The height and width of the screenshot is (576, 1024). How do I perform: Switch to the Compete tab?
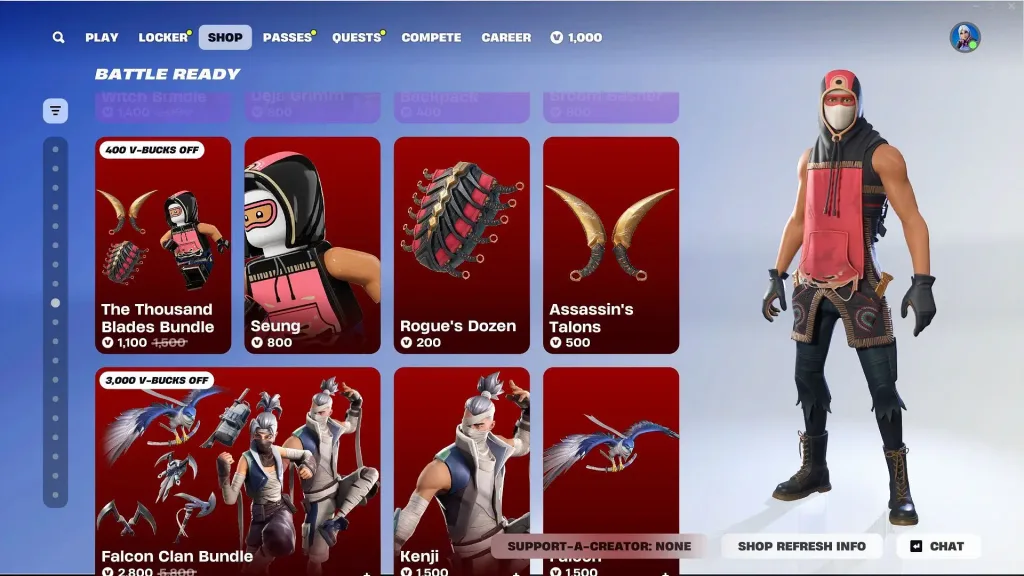(431, 38)
